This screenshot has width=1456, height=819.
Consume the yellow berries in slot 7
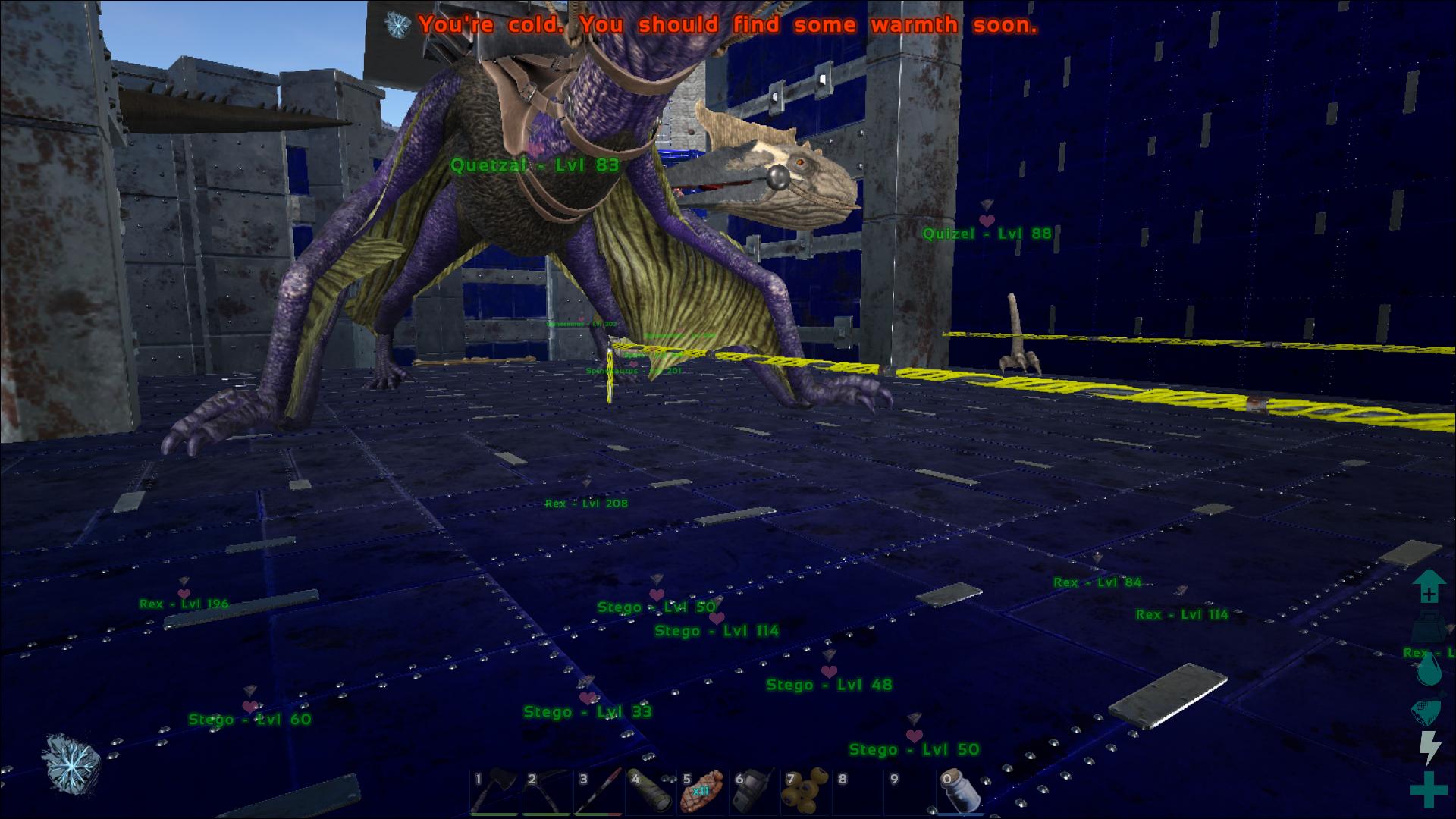tap(806, 792)
